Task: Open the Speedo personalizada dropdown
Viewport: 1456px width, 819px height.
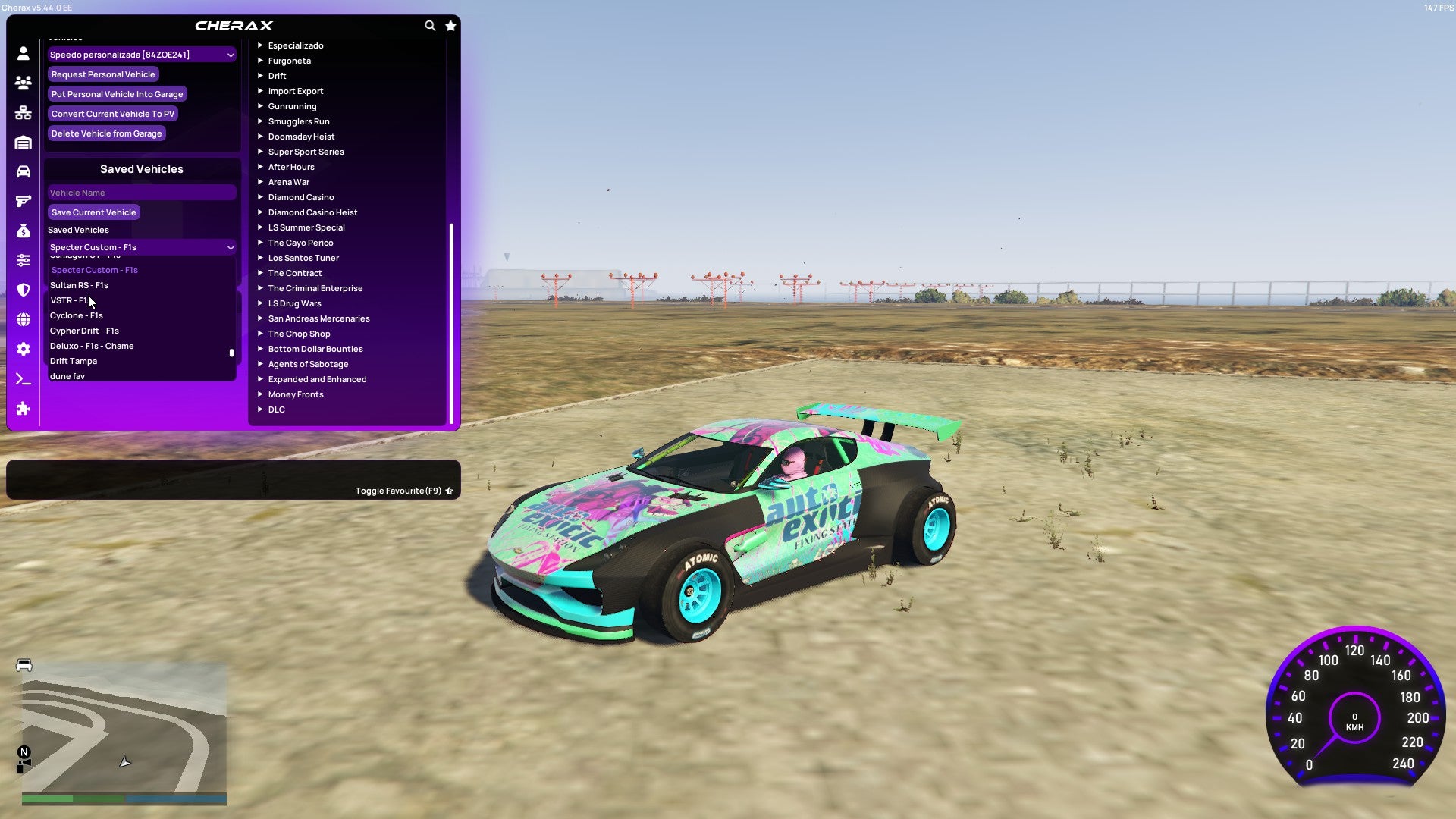Action: pos(141,54)
